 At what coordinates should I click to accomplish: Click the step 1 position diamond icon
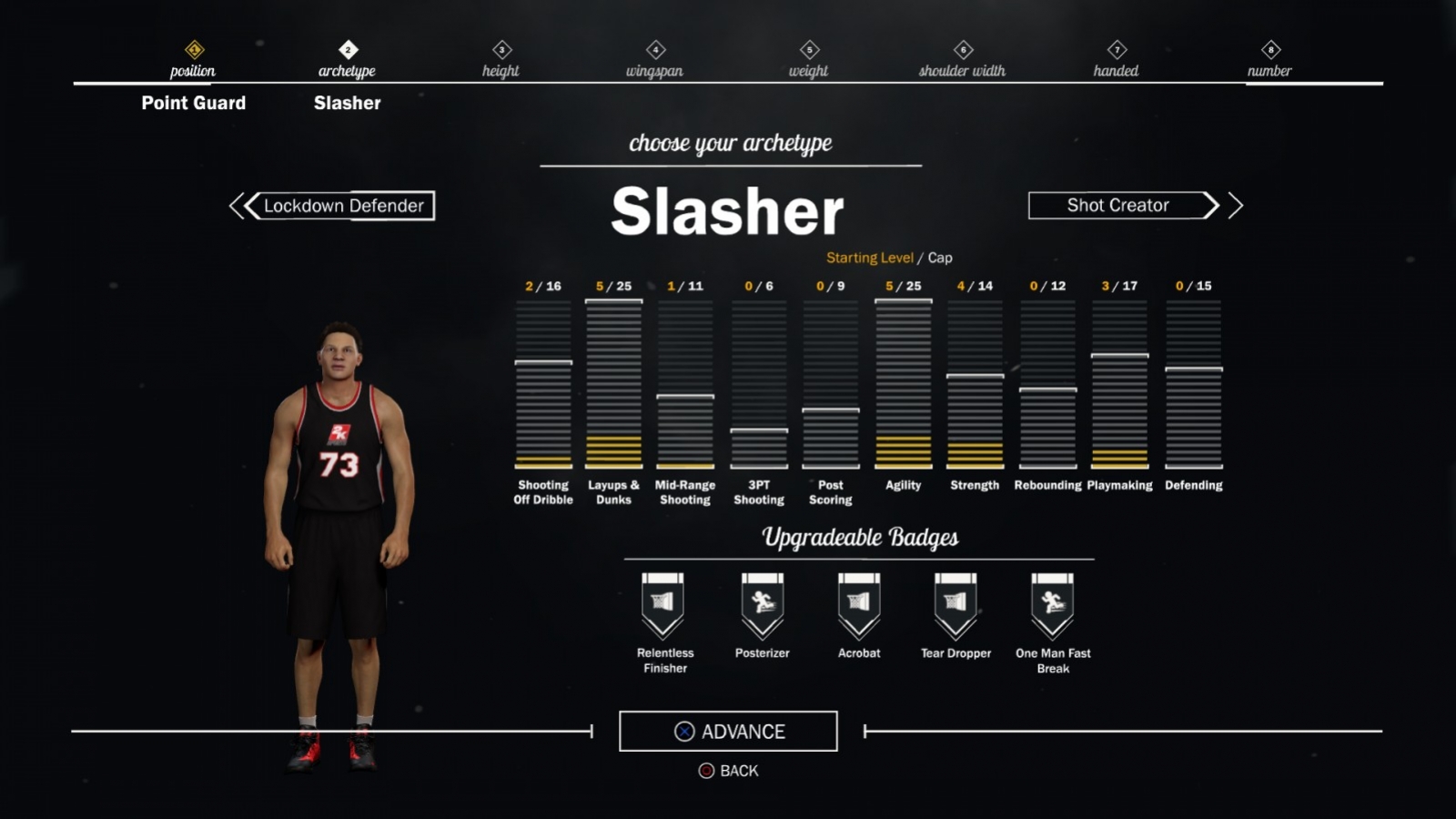(192, 51)
